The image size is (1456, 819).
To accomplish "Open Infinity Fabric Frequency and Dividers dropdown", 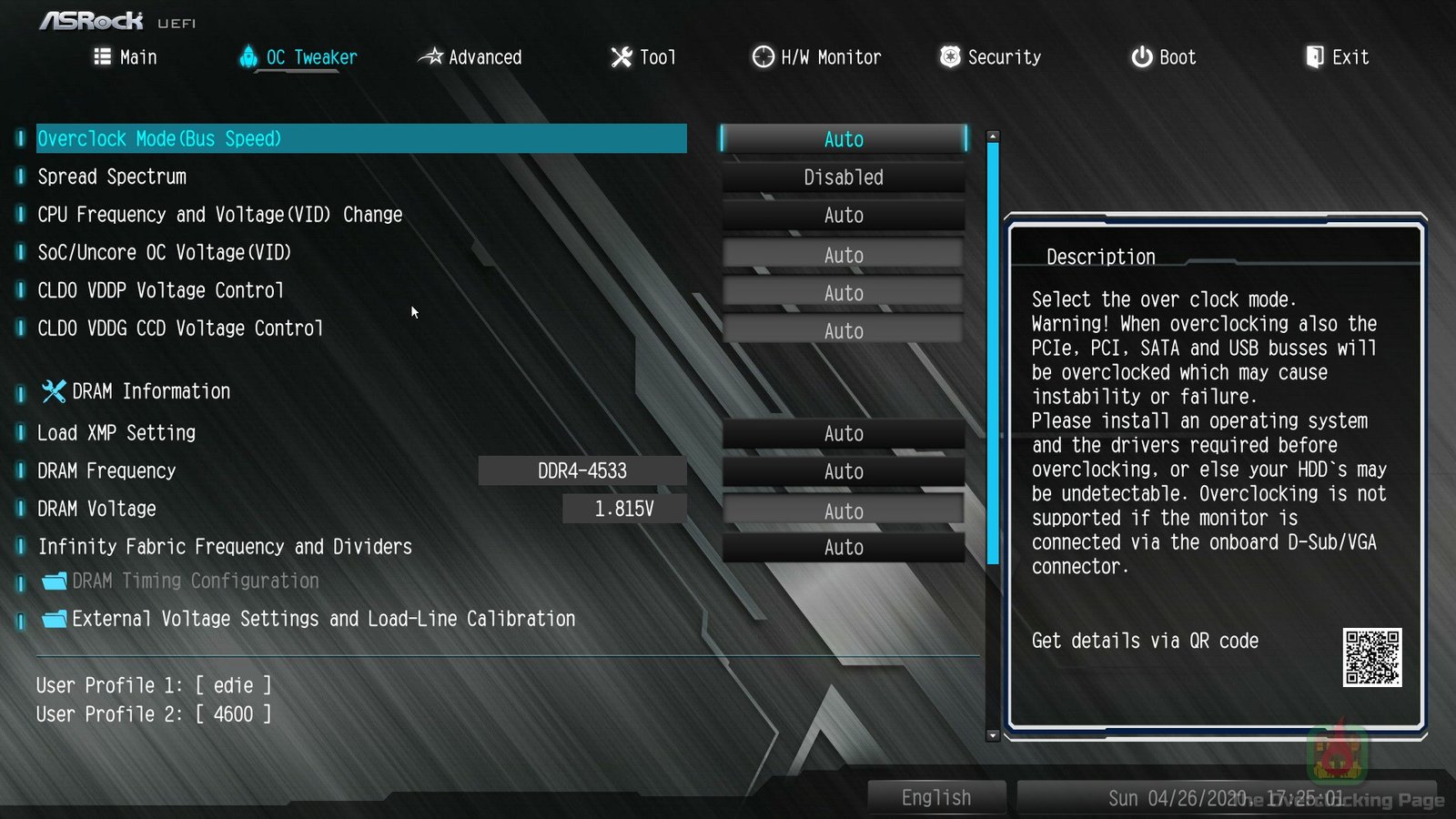I will [x=844, y=548].
